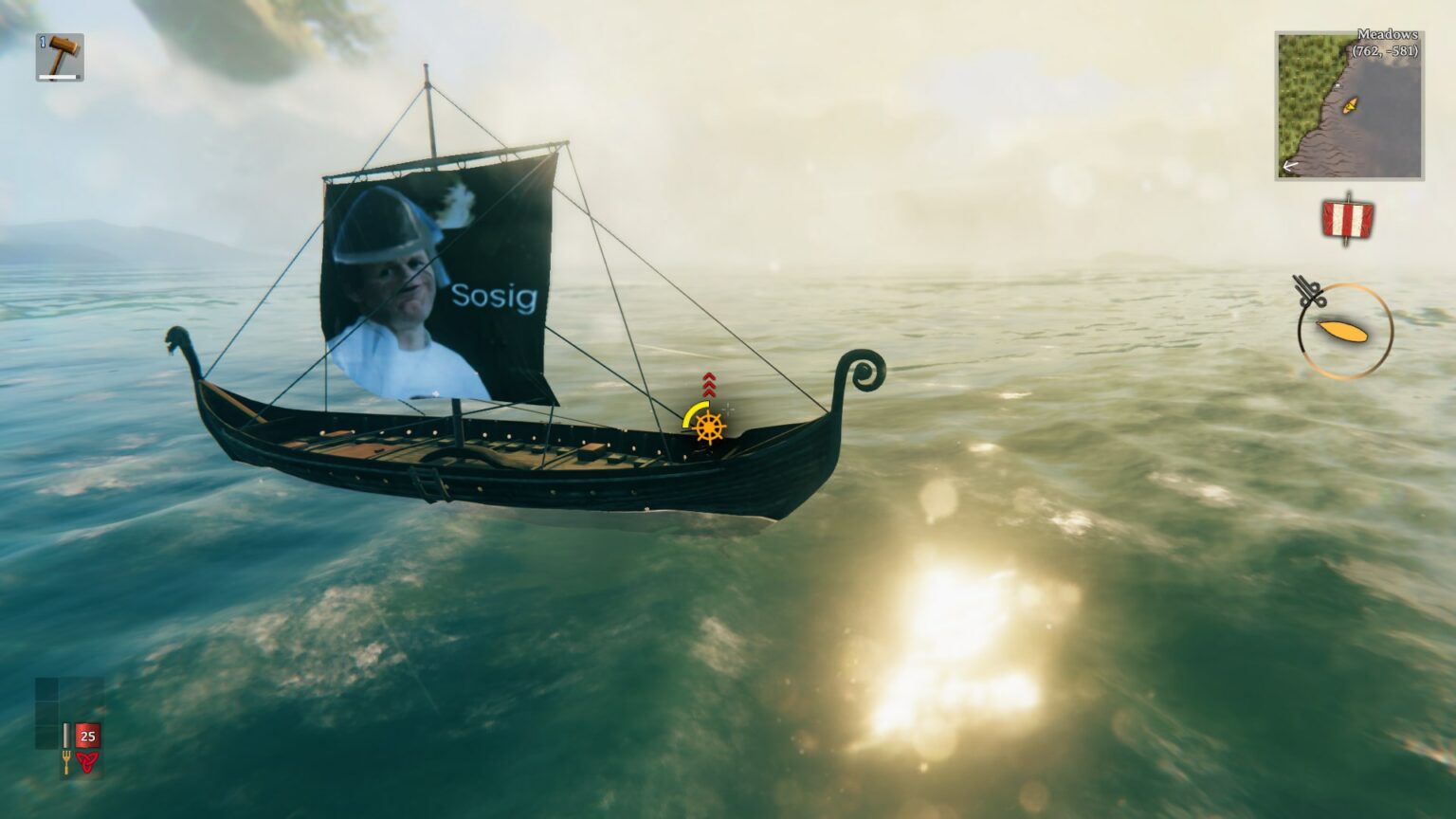Click the ship wheel rudder icon on the boat

709,428
